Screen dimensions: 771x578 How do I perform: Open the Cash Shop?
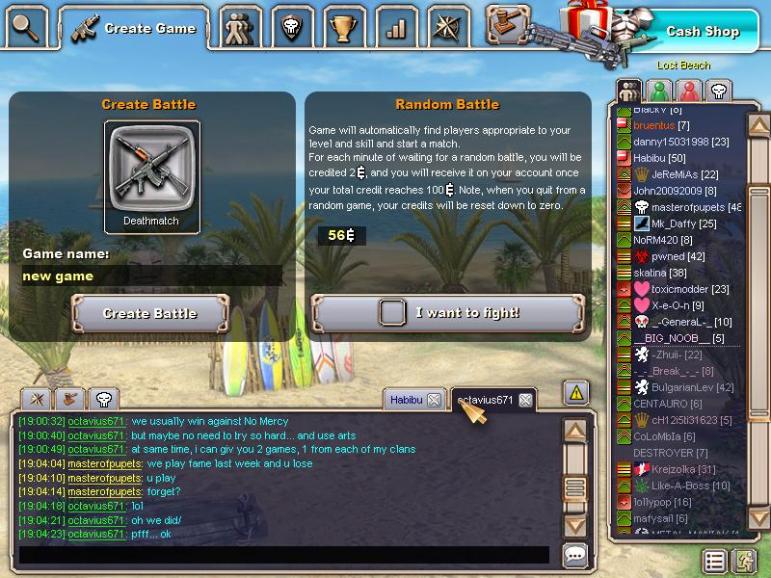(x=702, y=32)
